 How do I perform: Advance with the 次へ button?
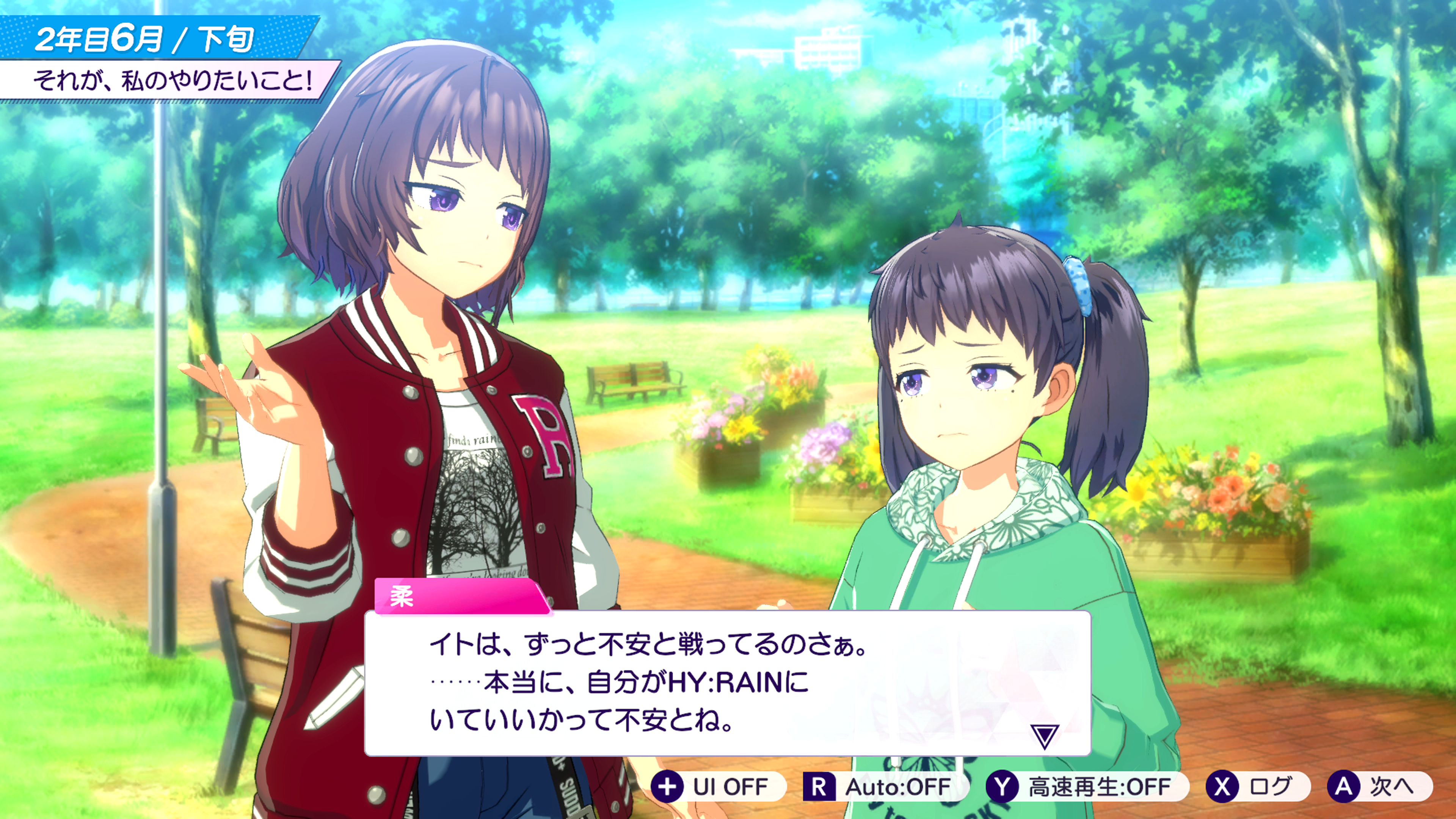[x=1379, y=786]
